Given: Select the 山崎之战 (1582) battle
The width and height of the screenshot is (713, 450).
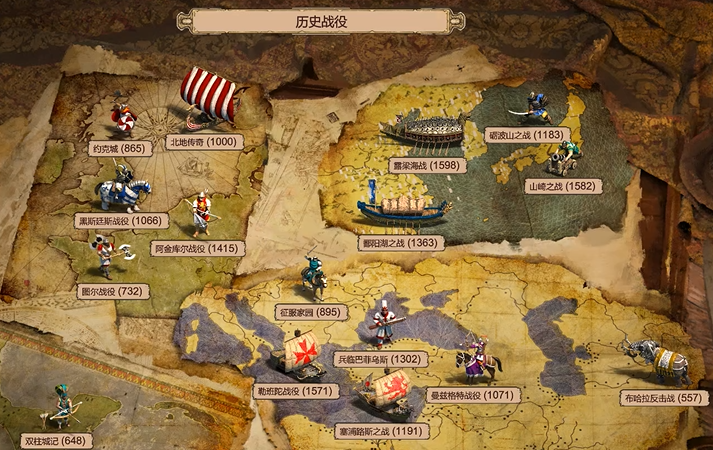Looking at the screenshot, I should [x=564, y=185].
